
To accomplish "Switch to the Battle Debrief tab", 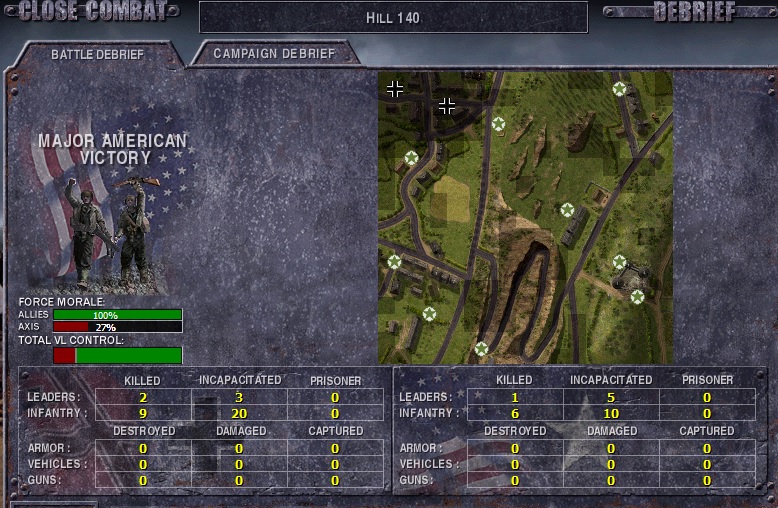I will point(98,54).
